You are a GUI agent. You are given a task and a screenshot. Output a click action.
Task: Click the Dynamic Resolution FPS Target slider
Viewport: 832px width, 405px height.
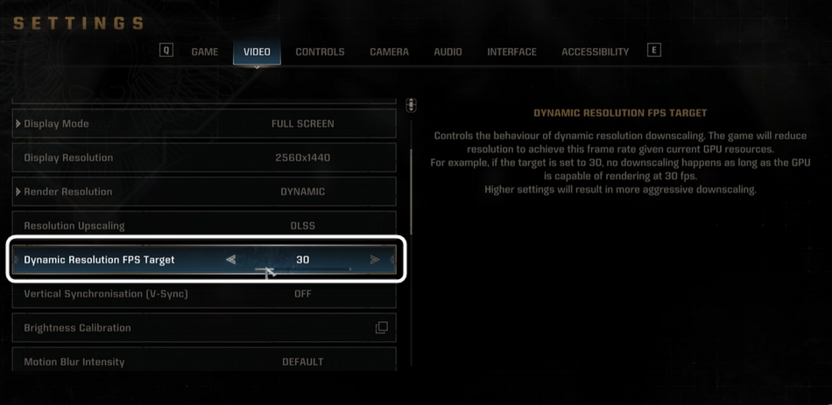pyautogui.click(x=302, y=270)
